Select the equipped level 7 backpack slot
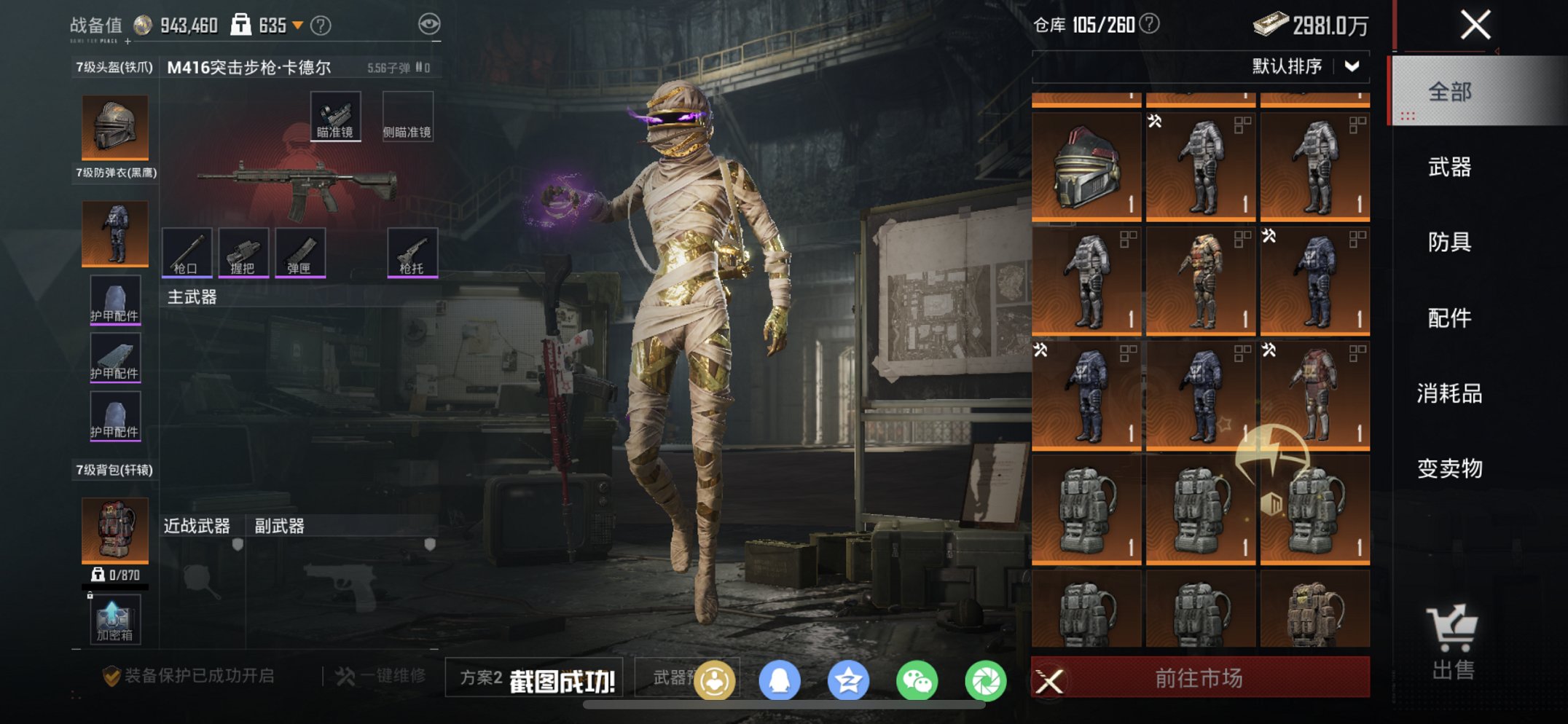Viewport: 1568px width, 724px height. pyautogui.click(x=115, y=530)
